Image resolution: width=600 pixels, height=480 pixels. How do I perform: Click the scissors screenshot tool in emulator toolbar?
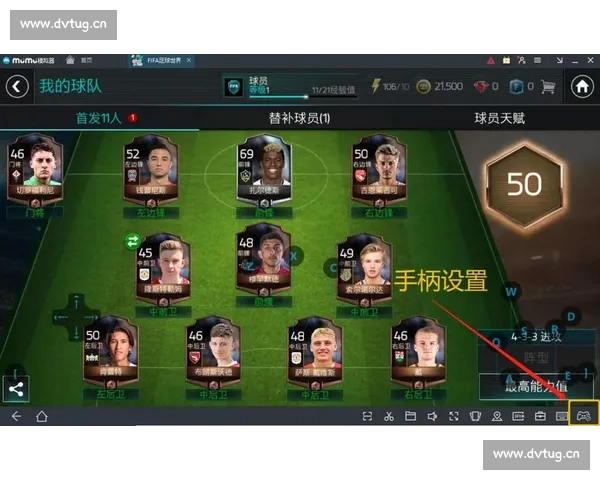[389, 416]
